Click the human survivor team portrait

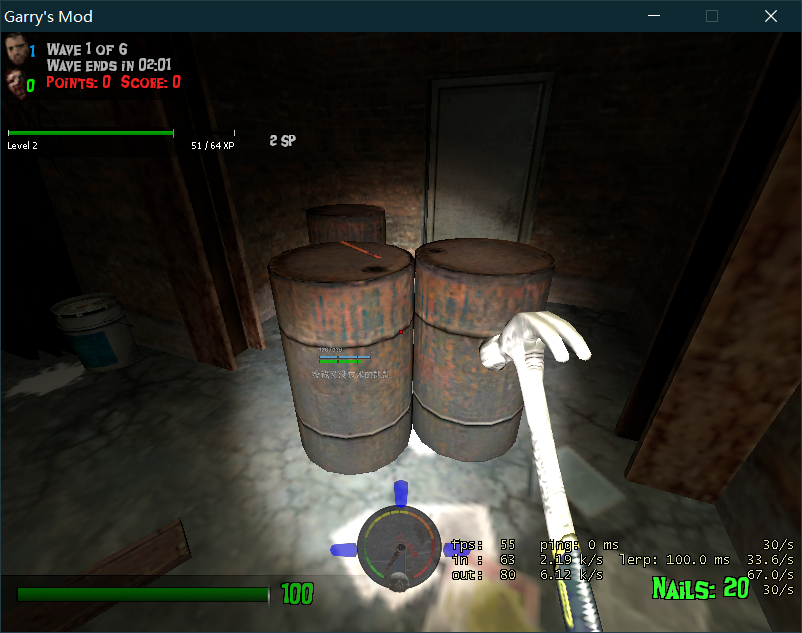(14, 49)
